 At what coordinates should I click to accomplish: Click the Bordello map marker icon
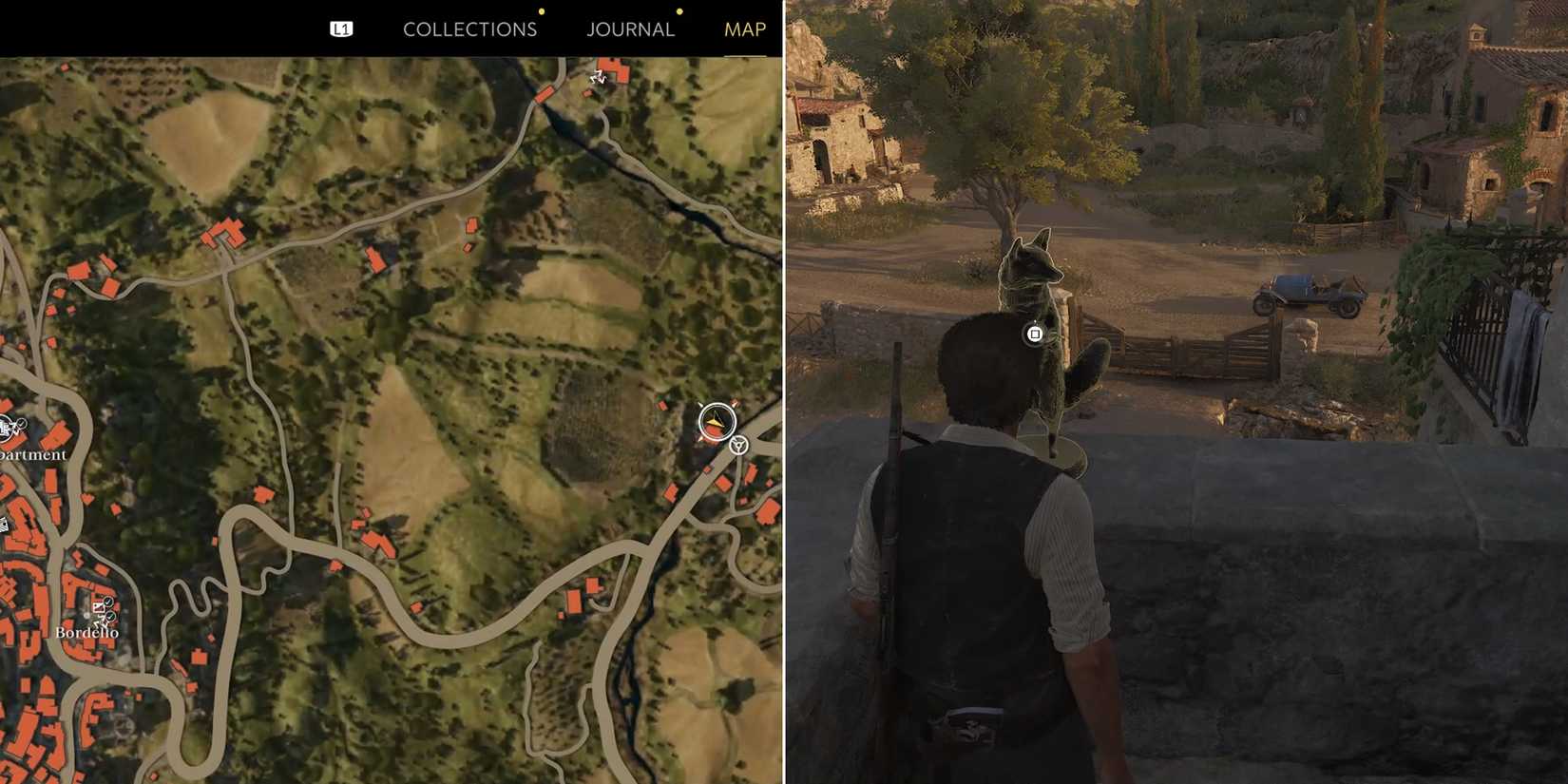(x=100, y=609)
